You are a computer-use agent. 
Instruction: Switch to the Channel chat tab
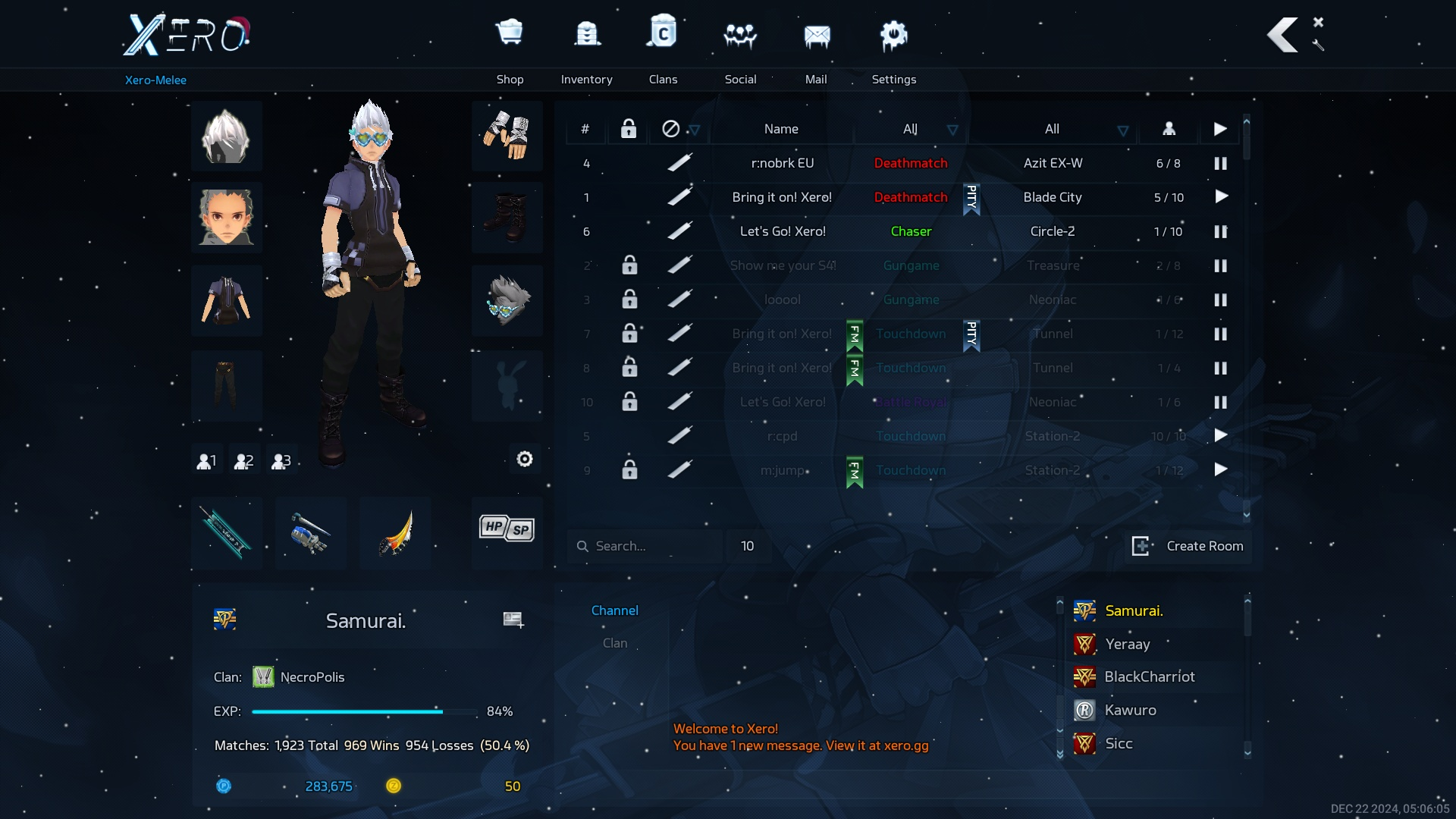pos(614,610)
